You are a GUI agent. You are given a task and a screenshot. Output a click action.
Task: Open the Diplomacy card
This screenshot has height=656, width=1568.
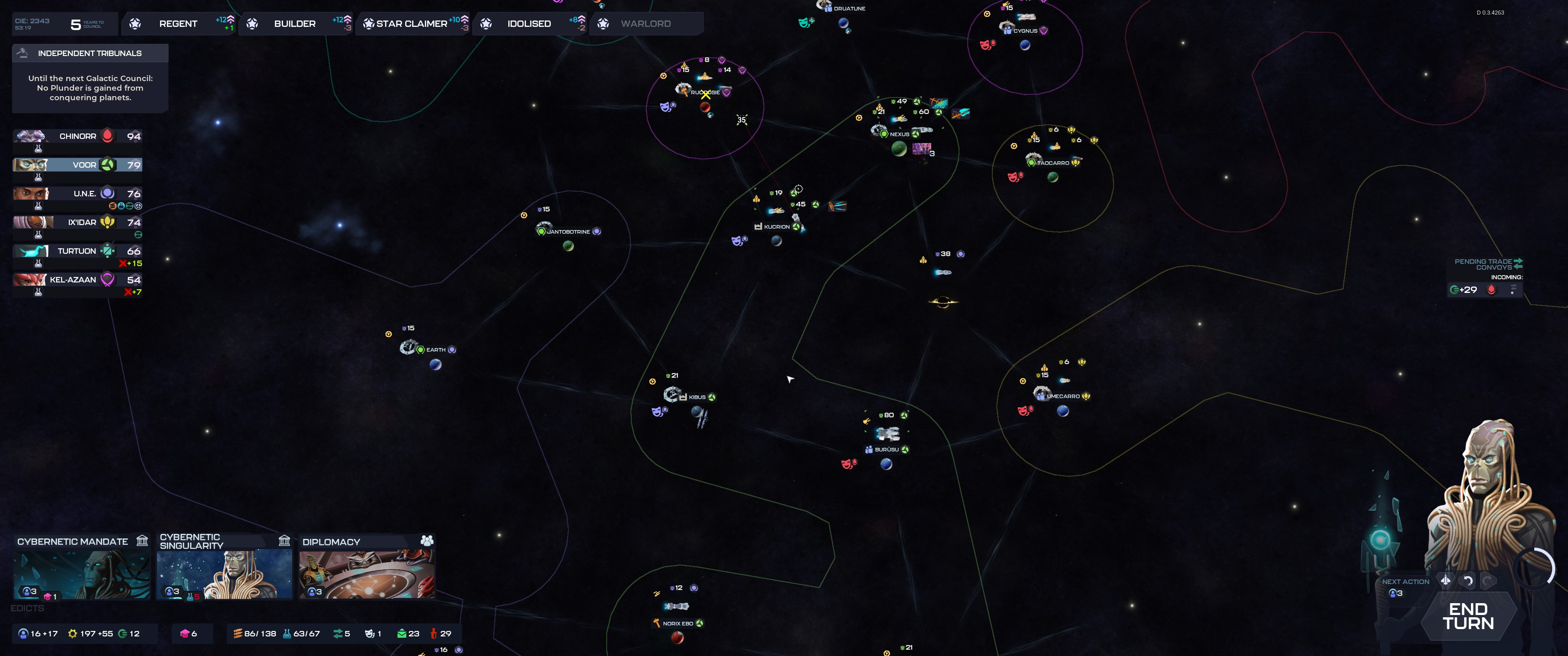366,567
